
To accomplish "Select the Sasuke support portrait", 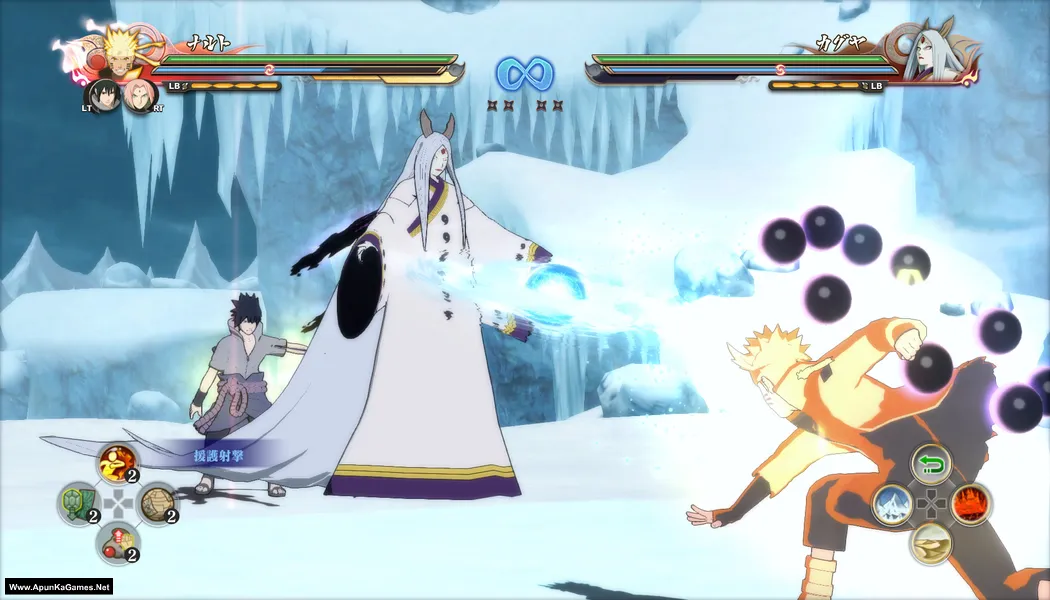I will click(104, 96).
